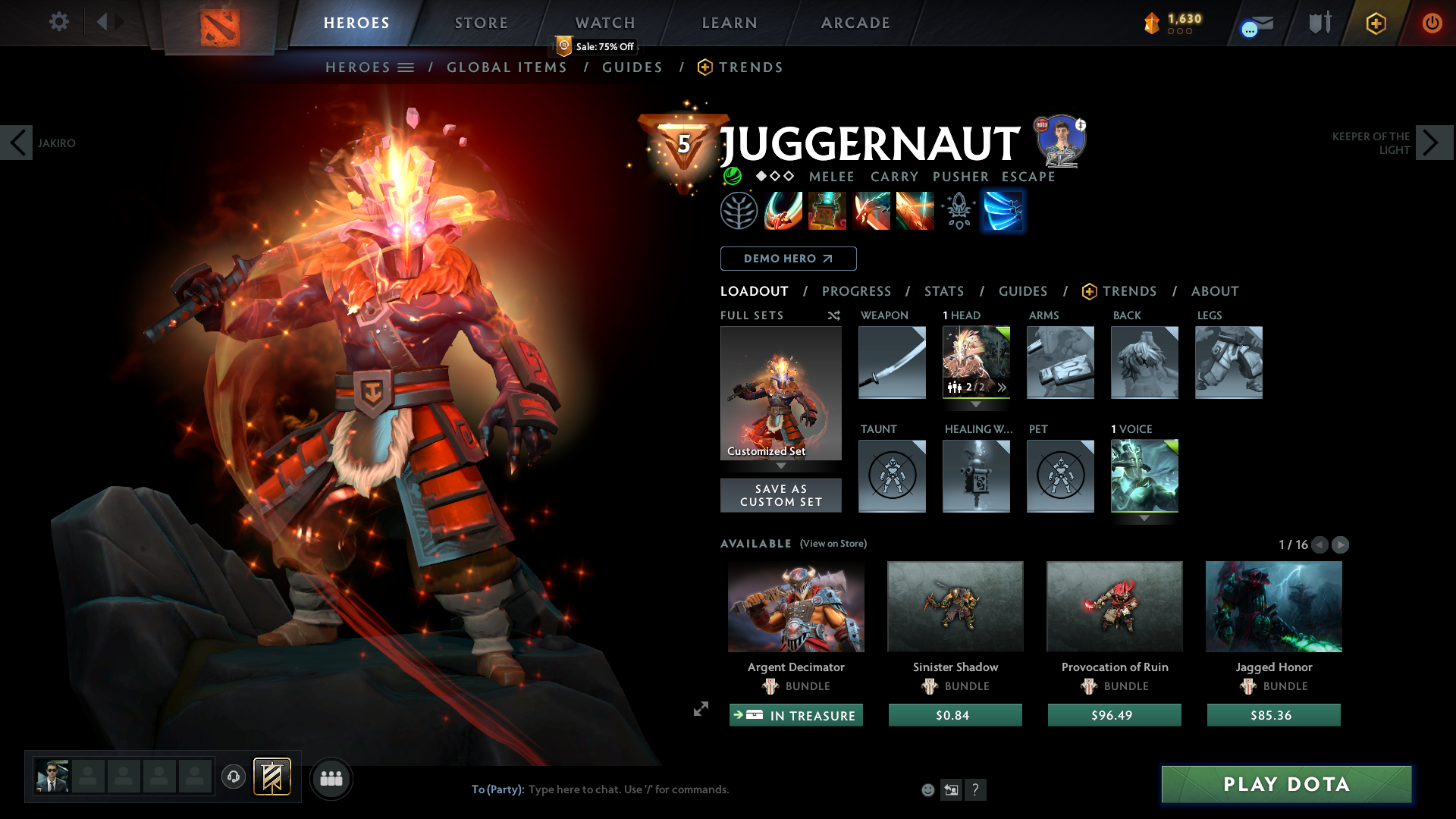Click the settings gear icon

point(58,22)
